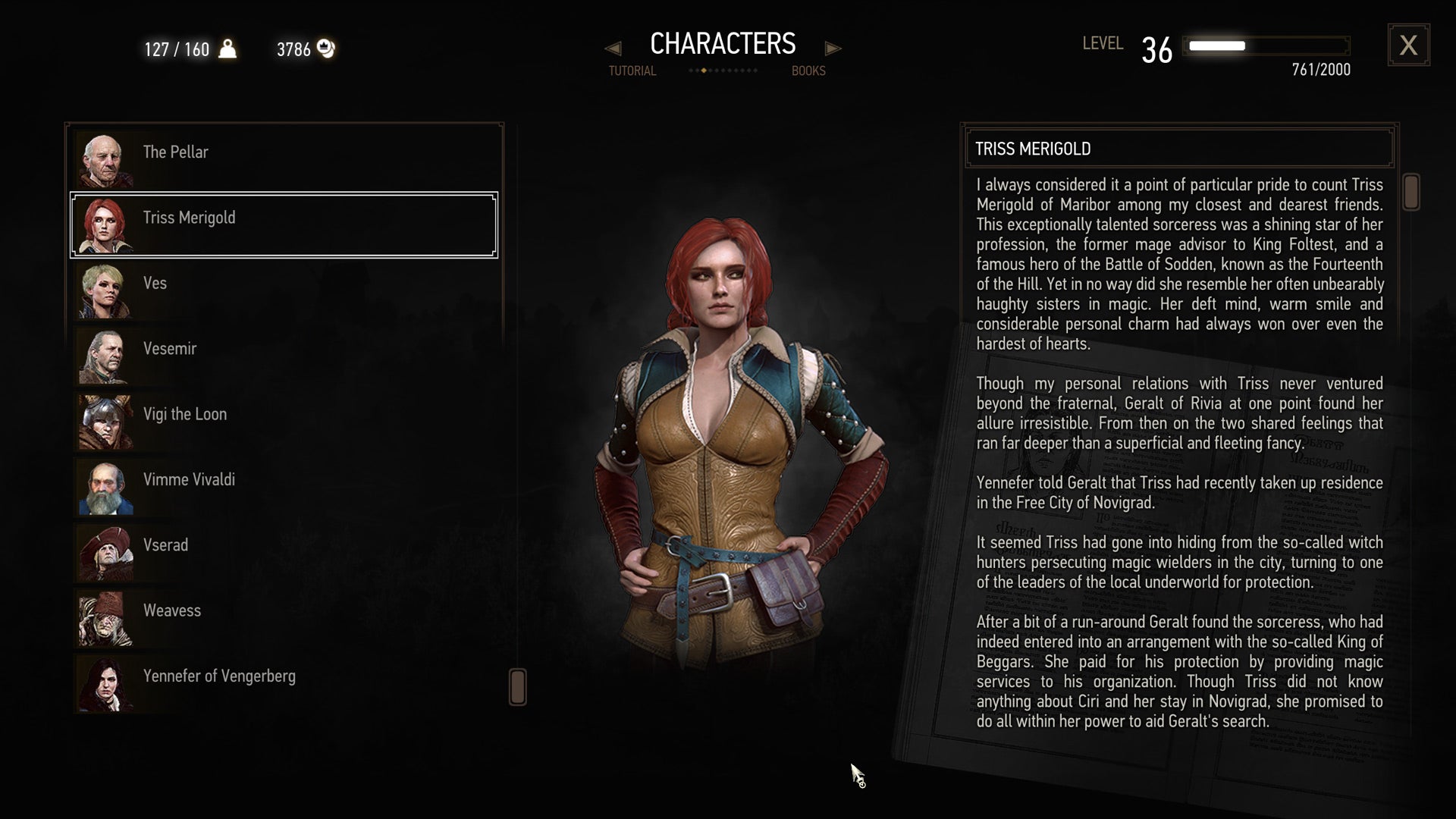This screenshot has width=1456, height=819.
Task: Close the glossary with the X button
Action: [x=1409, y=45]
